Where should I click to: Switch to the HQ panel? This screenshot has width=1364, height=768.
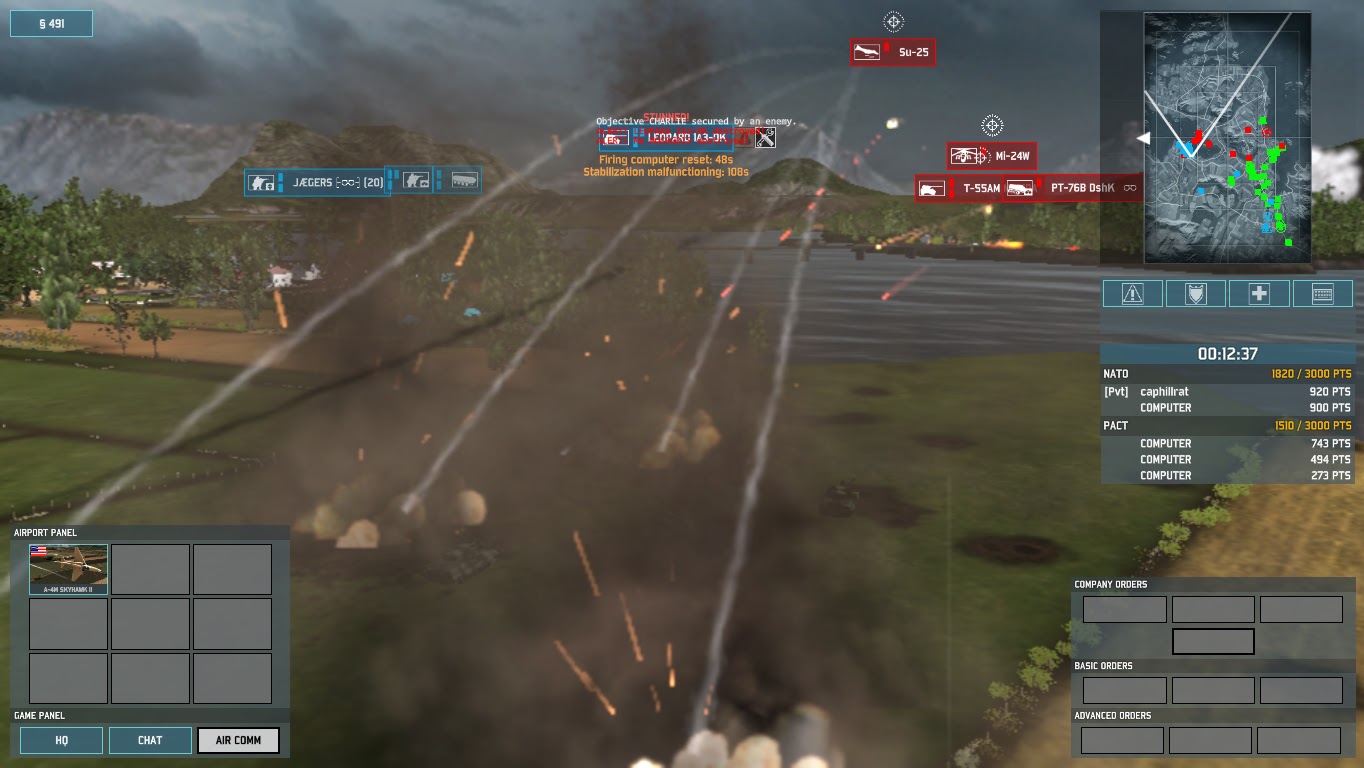click(x=61, y=740)
